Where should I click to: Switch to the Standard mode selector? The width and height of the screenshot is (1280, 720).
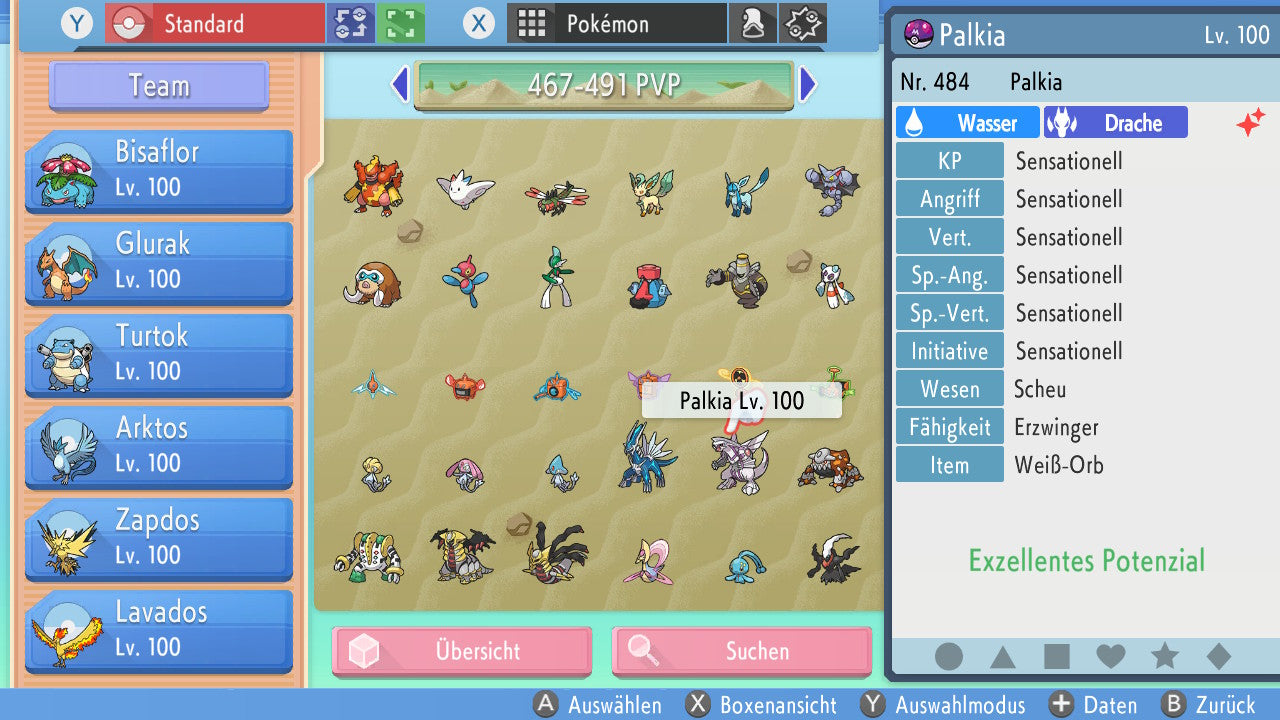[x=213, y=23]
